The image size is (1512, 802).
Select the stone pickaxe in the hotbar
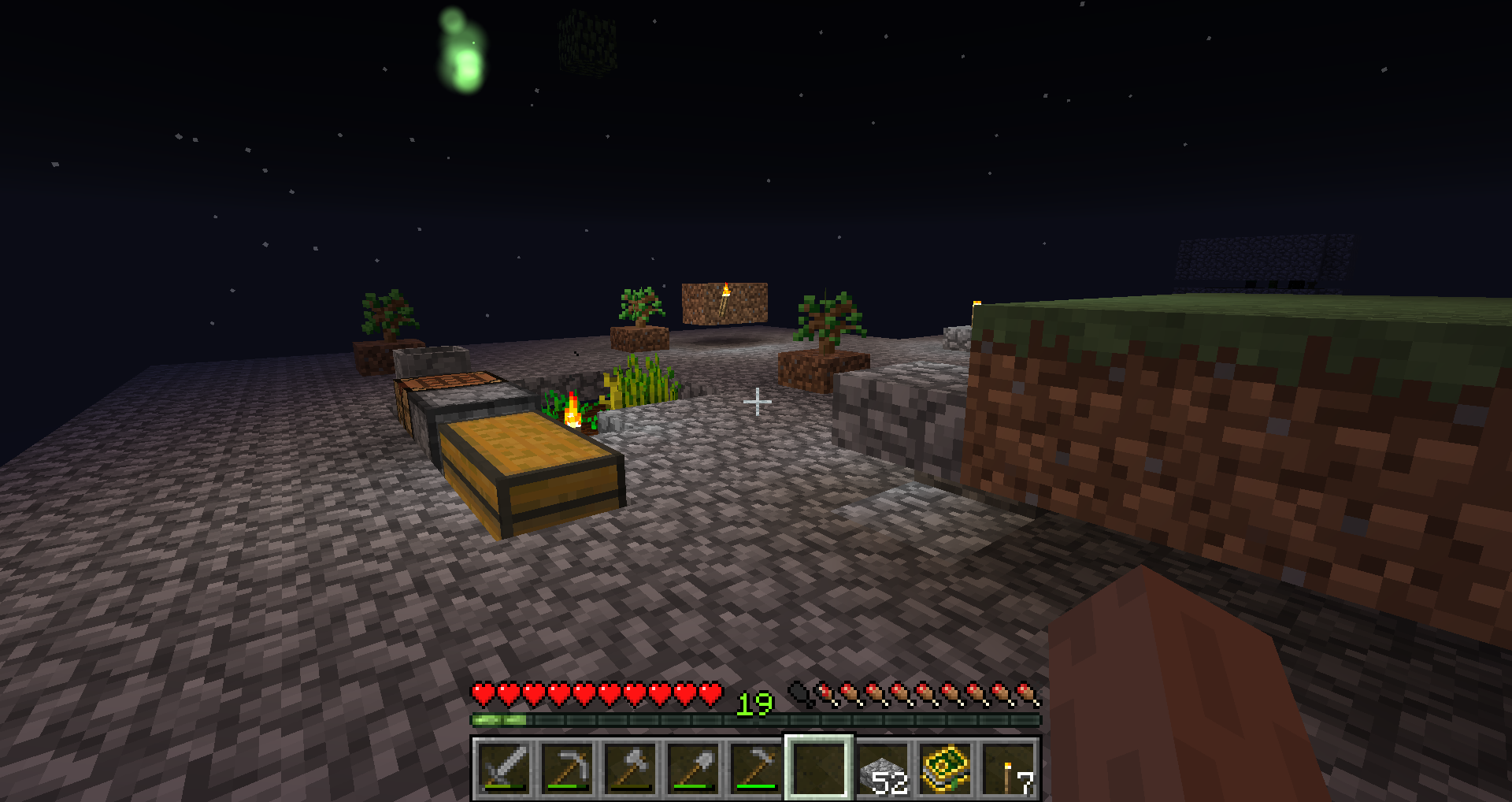(x=567, y=768)
